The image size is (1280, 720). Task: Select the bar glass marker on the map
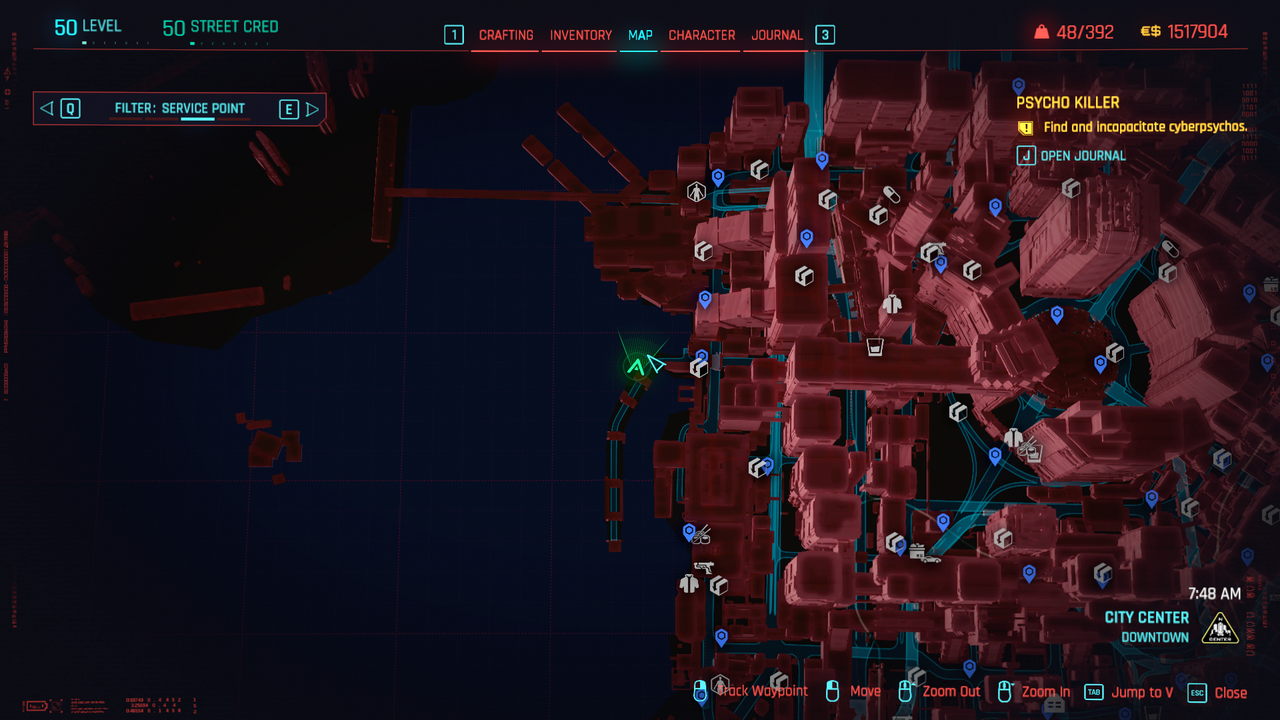coord(875,347)
